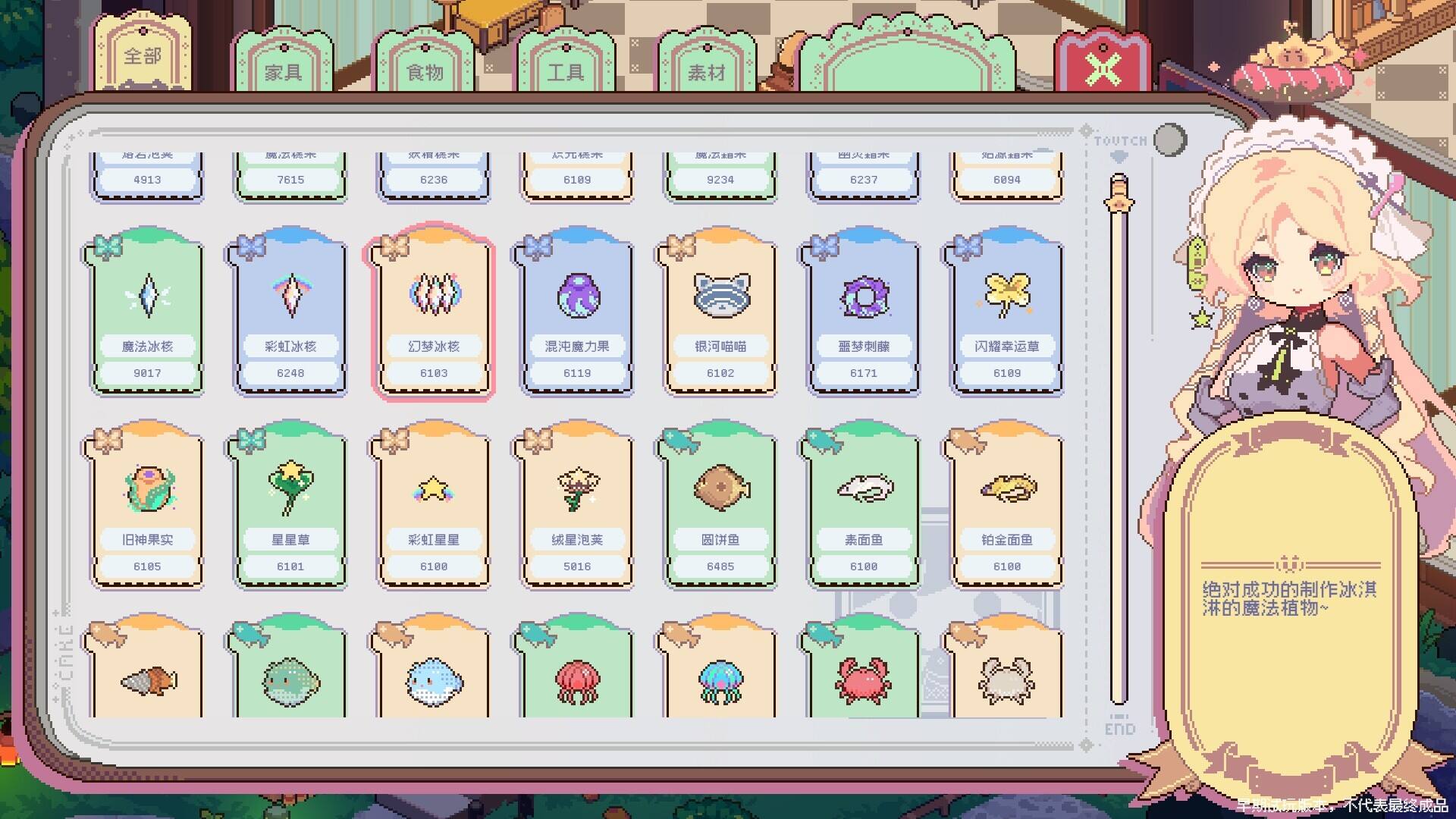Open the 家具 category tab
This screenshot has height=819, width=1456.
click(x=283, y=72)
